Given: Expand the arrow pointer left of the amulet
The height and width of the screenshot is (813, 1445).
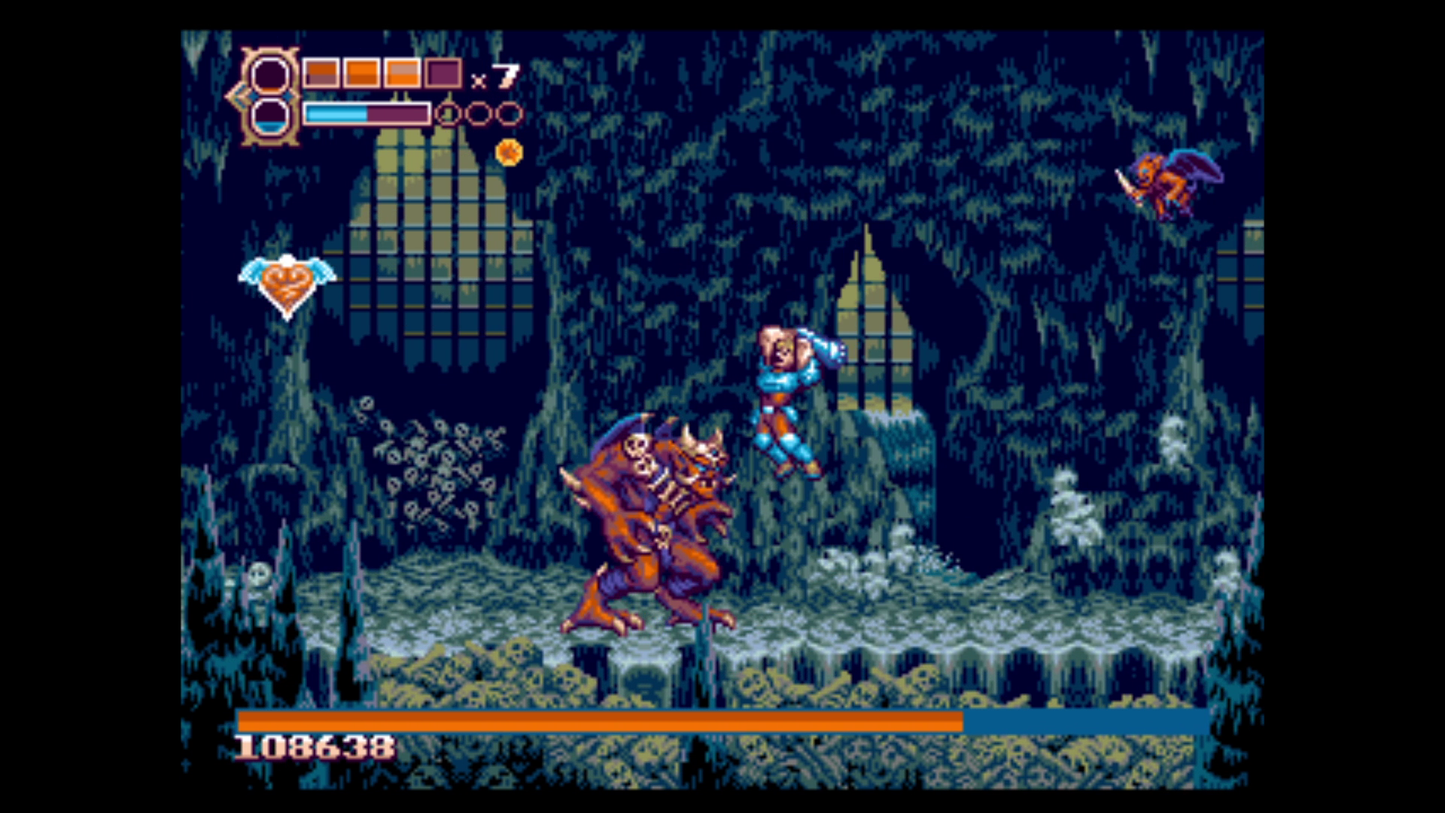Looking at the screenshot, I should [x=238, y=95].
